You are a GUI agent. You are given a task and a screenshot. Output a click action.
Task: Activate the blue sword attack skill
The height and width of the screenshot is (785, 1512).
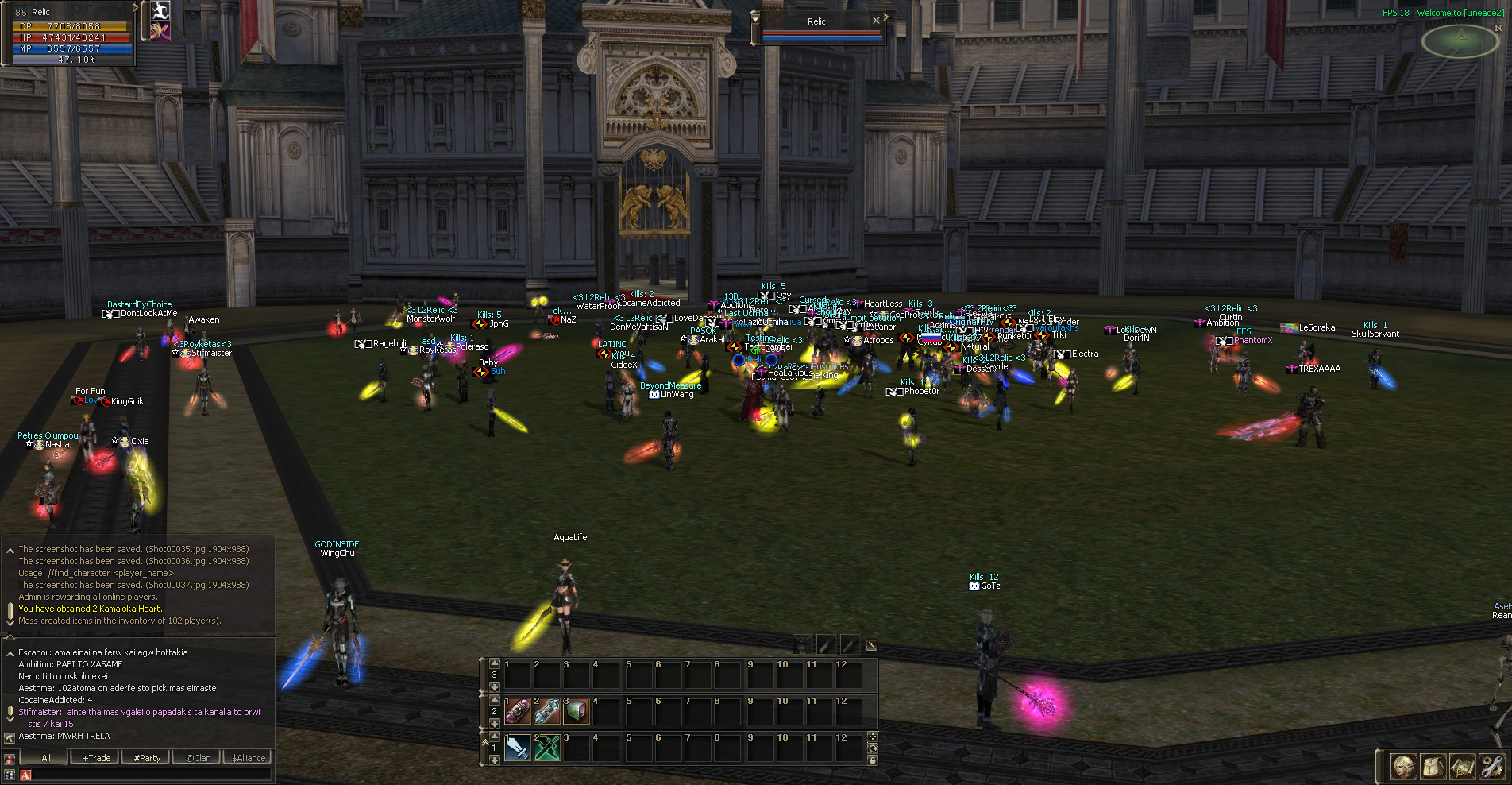click(518, 748)
